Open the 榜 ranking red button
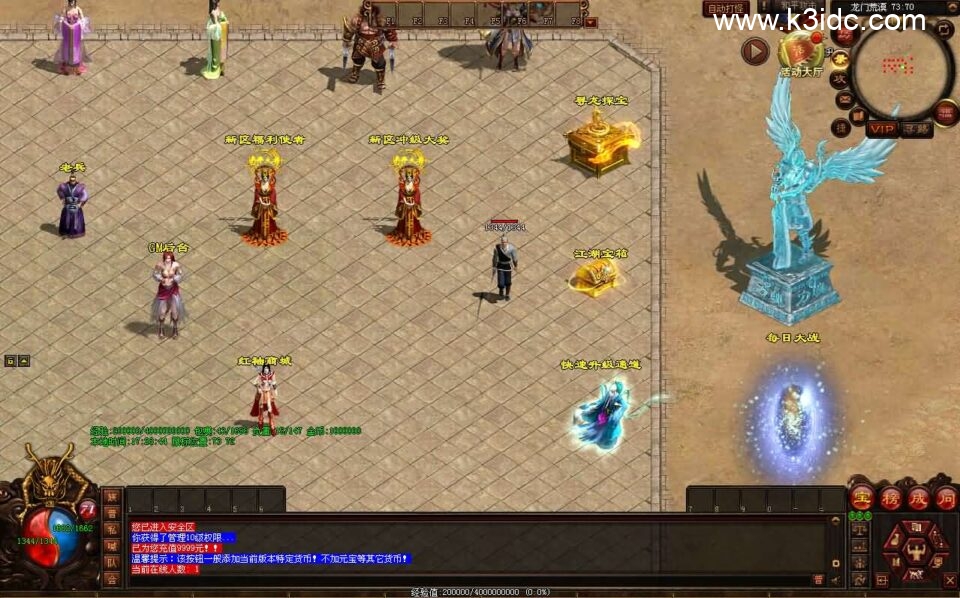 point(889,497)
